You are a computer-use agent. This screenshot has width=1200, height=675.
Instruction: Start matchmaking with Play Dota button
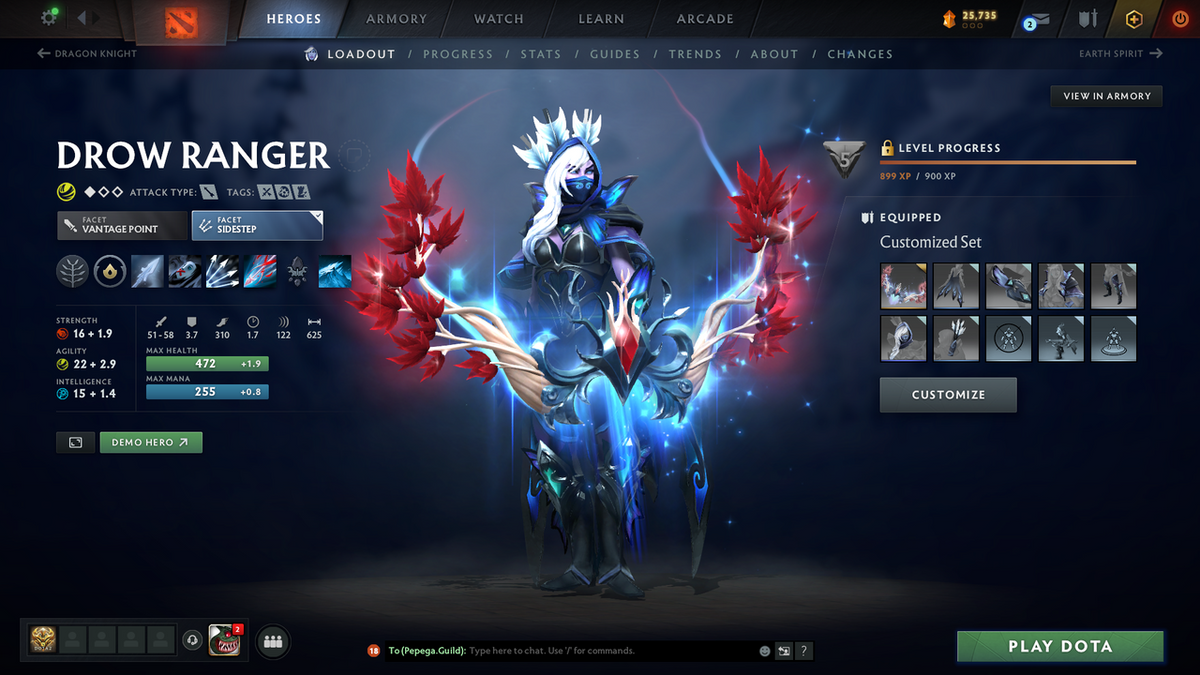click(1059, 646)
